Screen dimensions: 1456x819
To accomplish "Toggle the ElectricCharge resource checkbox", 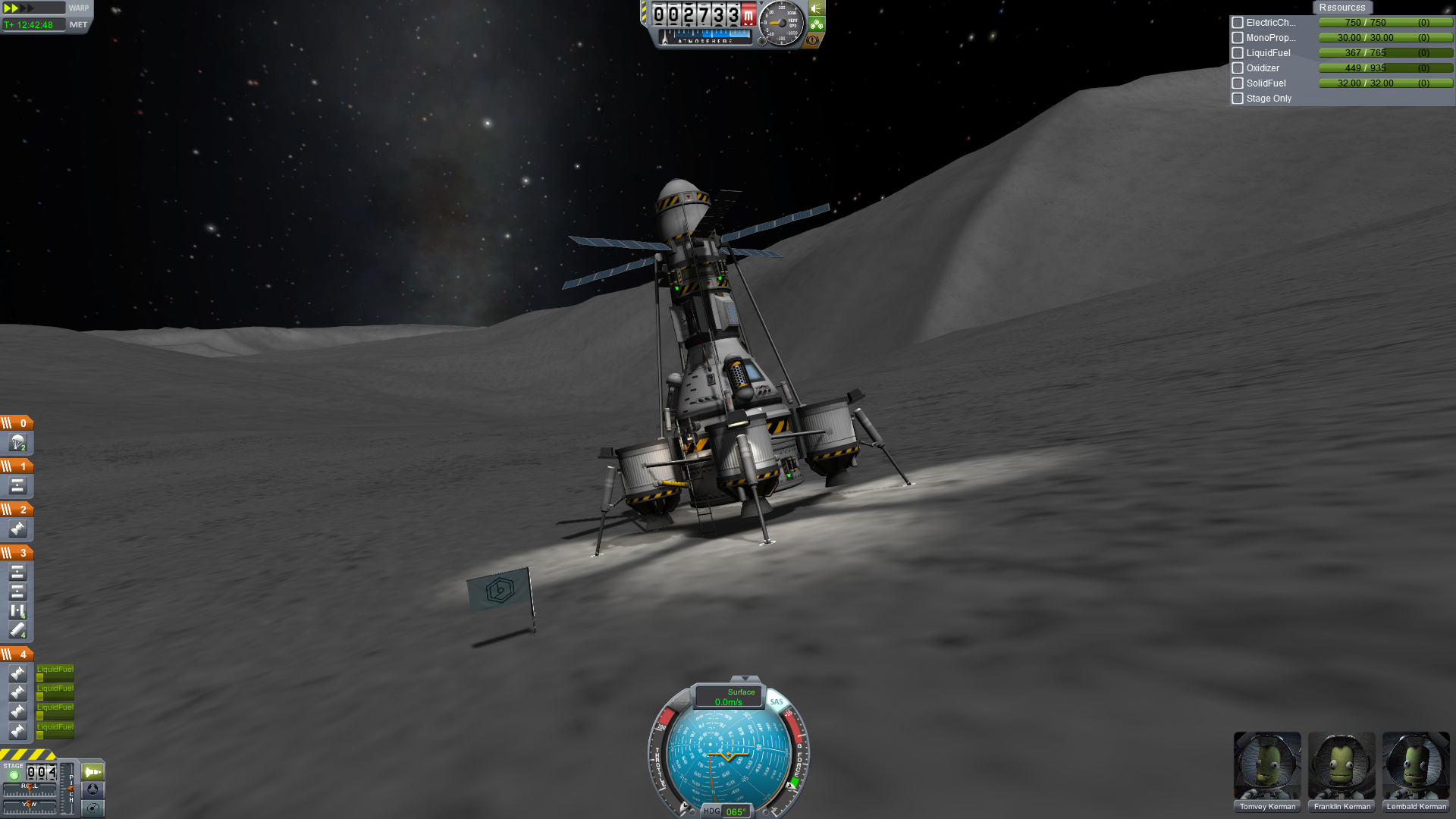I will (x=1238, y=23).
